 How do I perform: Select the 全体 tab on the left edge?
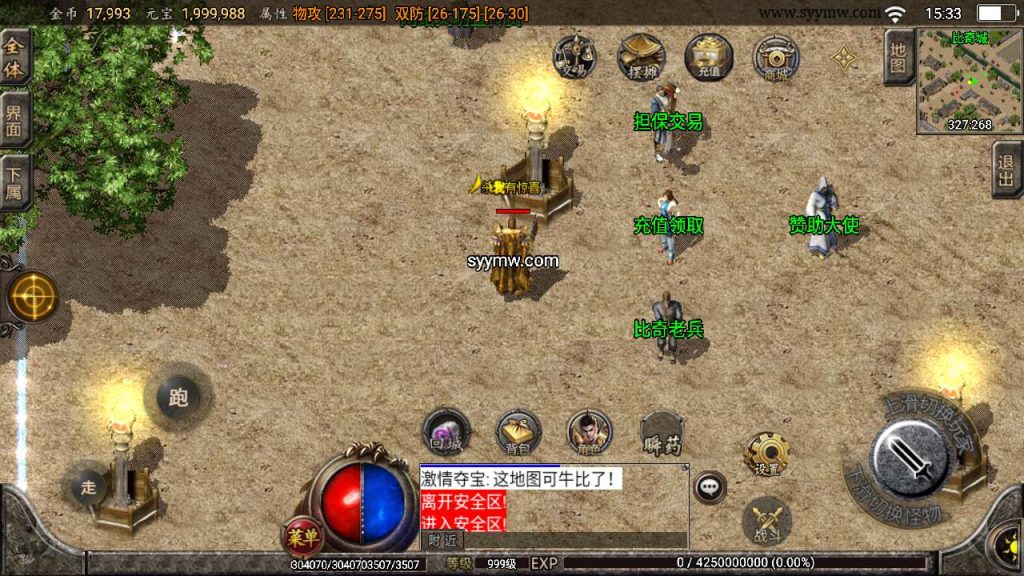14,58
